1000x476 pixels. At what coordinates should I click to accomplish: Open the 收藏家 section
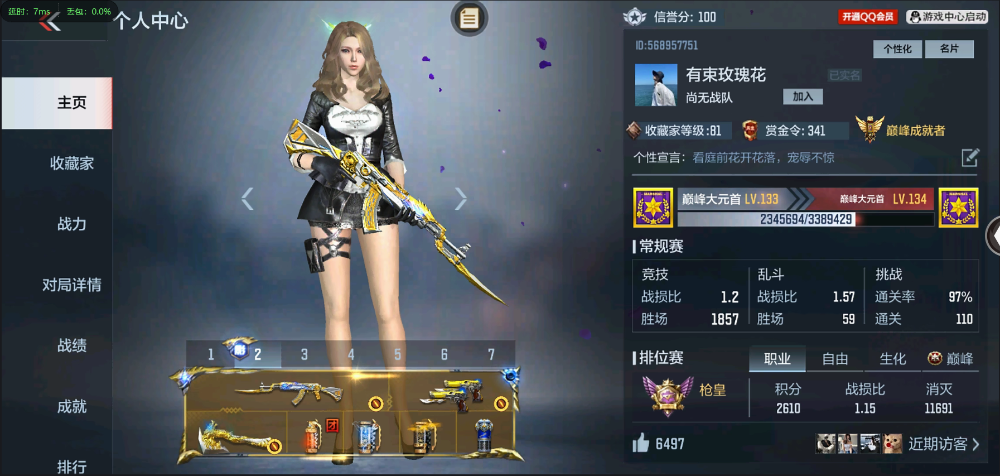(x=71, y=163)
